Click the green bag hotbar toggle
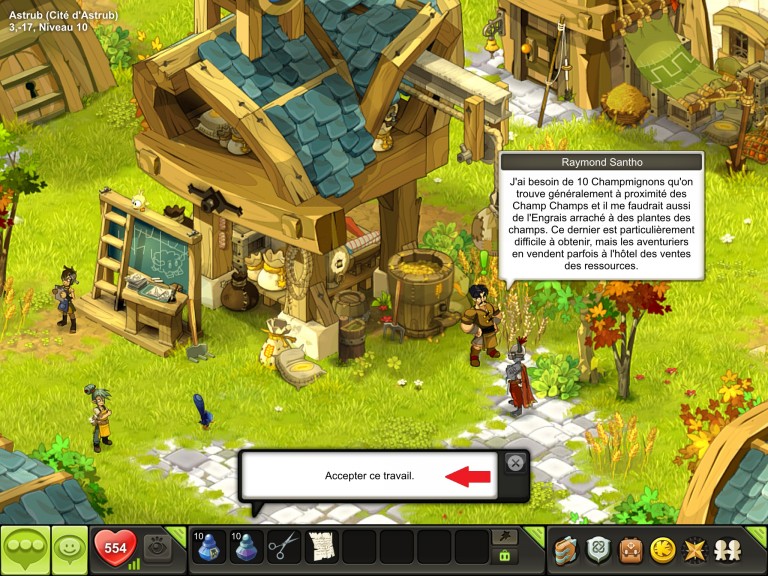Image resolution: width=768 pixels, height=576 pixels. click(x=505, y=556)
